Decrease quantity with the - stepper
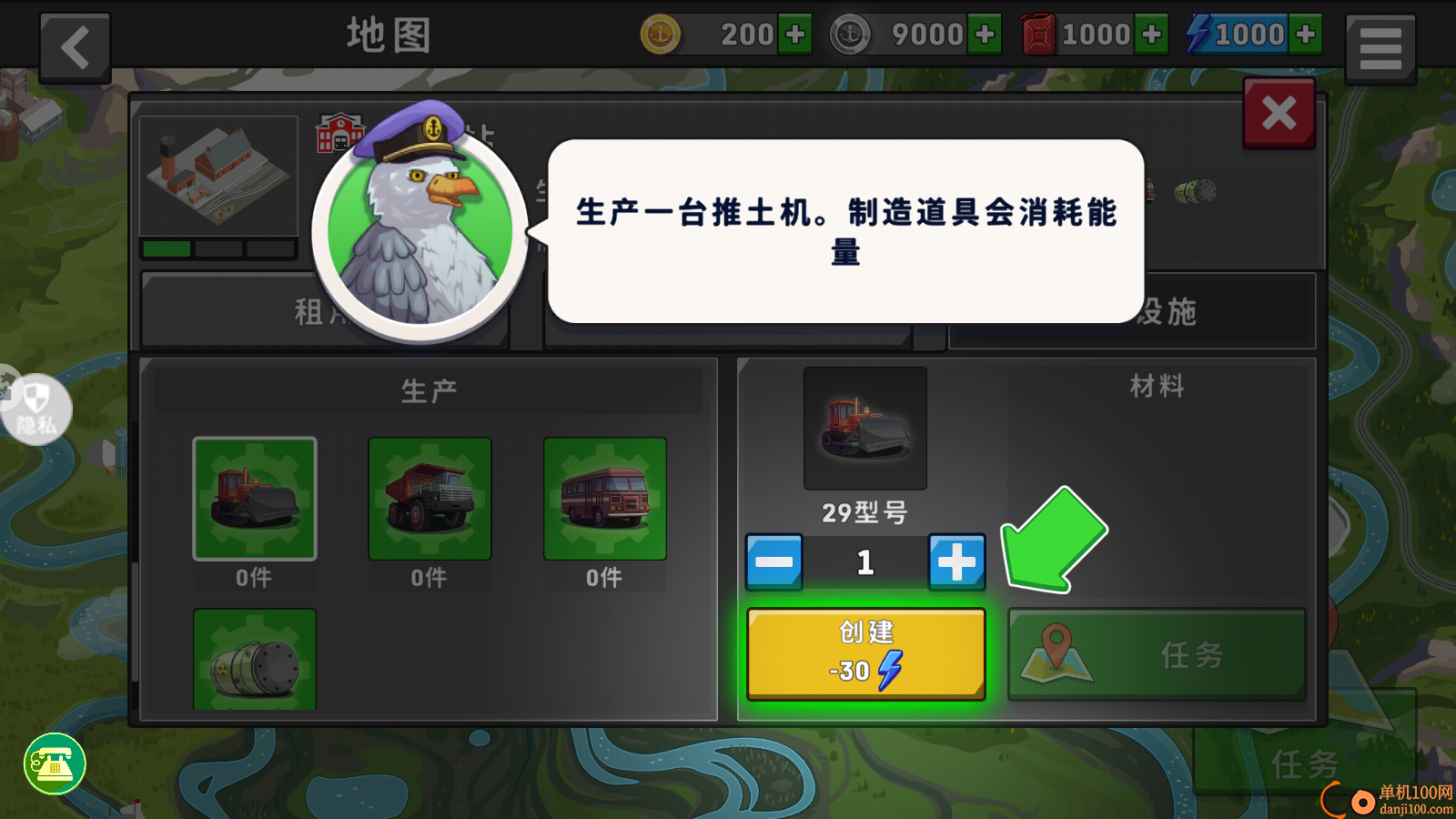 (774, 561)
